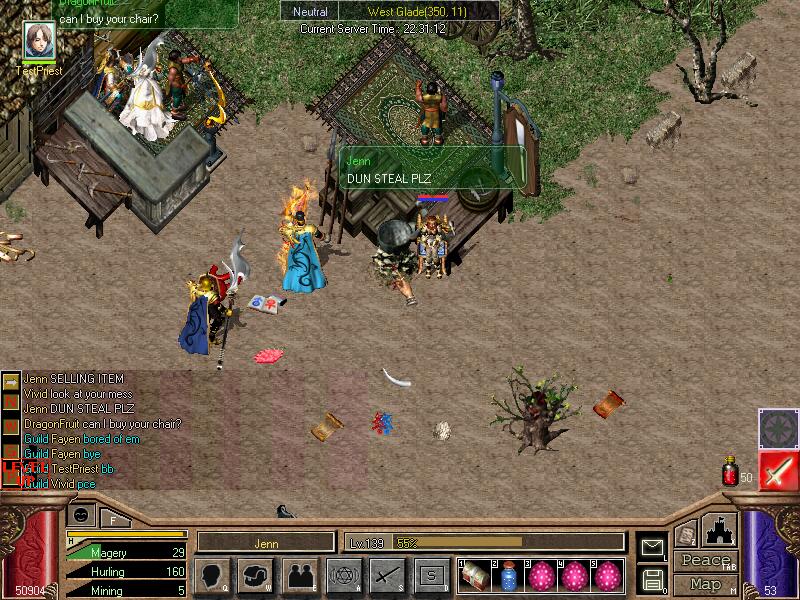Open the Map
800x600 pixels.
point(706,583)
